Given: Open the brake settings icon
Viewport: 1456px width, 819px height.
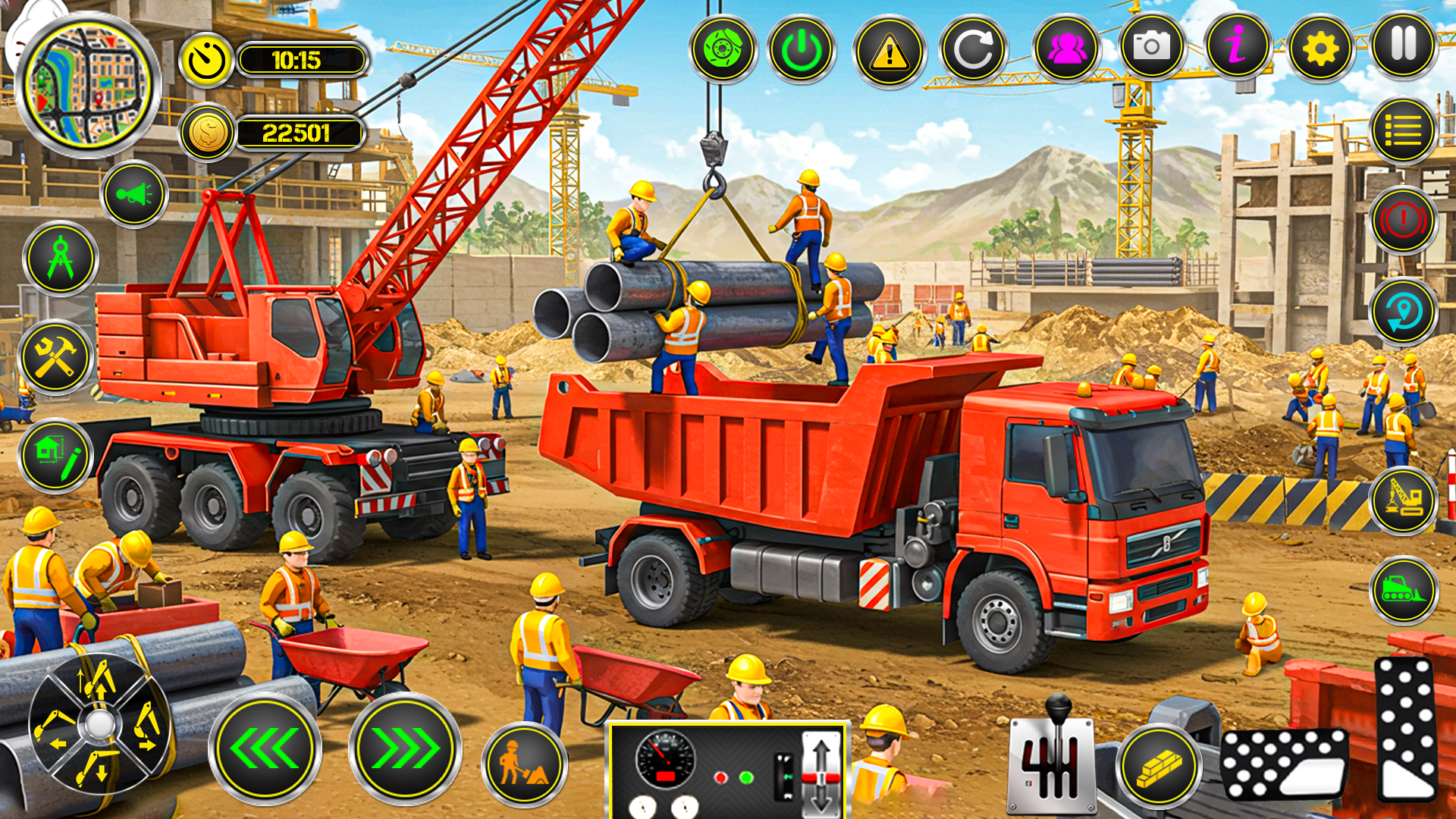Looking at the screenshot, I should tap(726, 49).
